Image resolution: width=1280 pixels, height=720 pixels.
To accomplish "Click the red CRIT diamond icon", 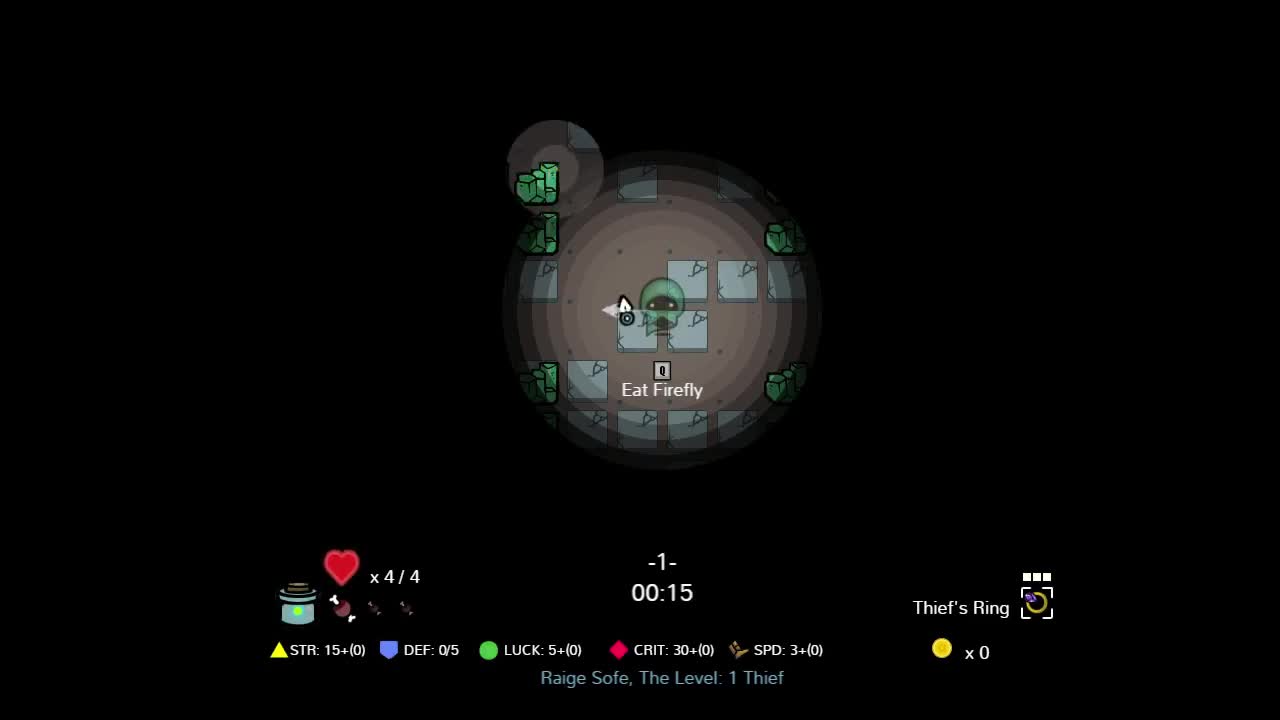I will tap(617, 649).
